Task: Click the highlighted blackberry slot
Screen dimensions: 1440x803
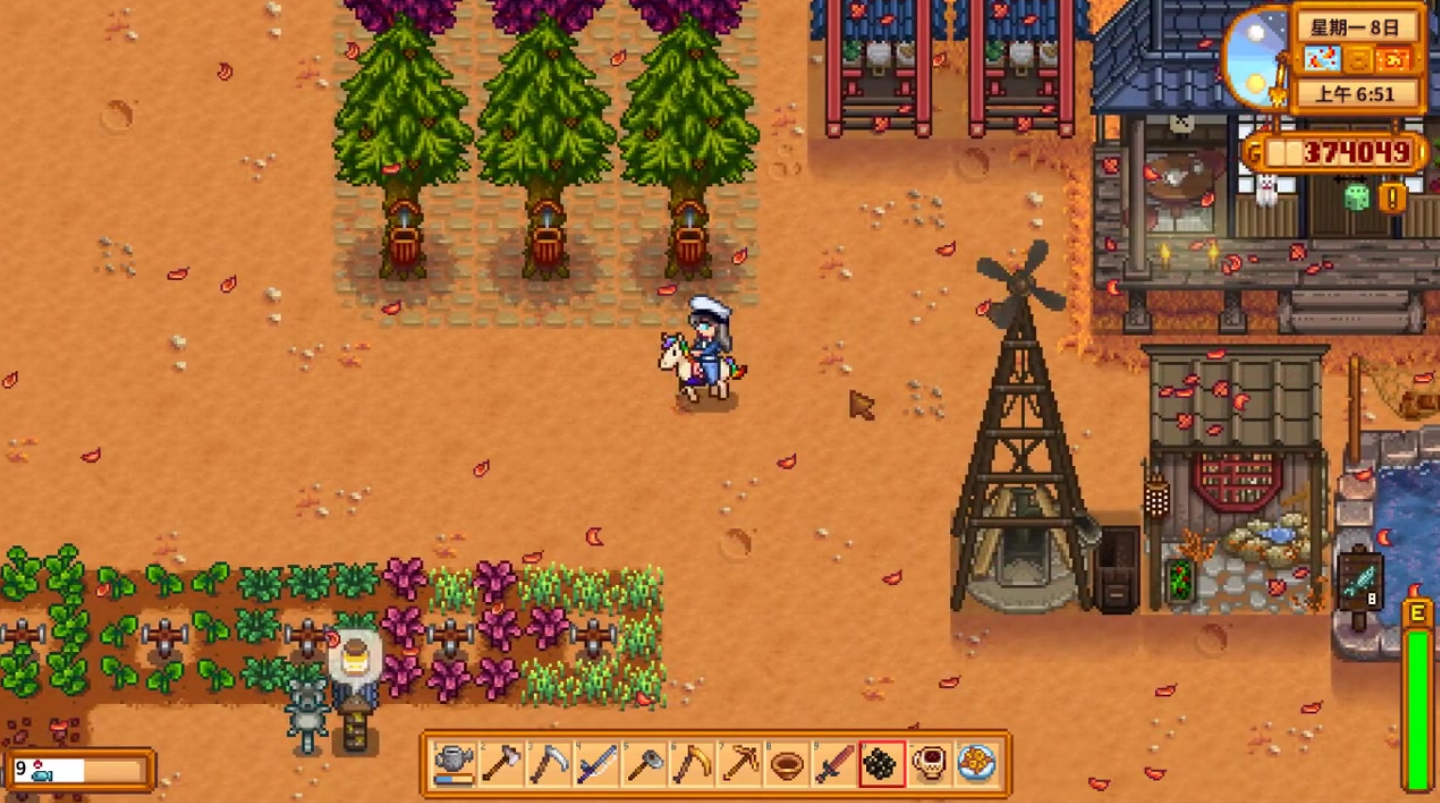Action: click(882, 765)
